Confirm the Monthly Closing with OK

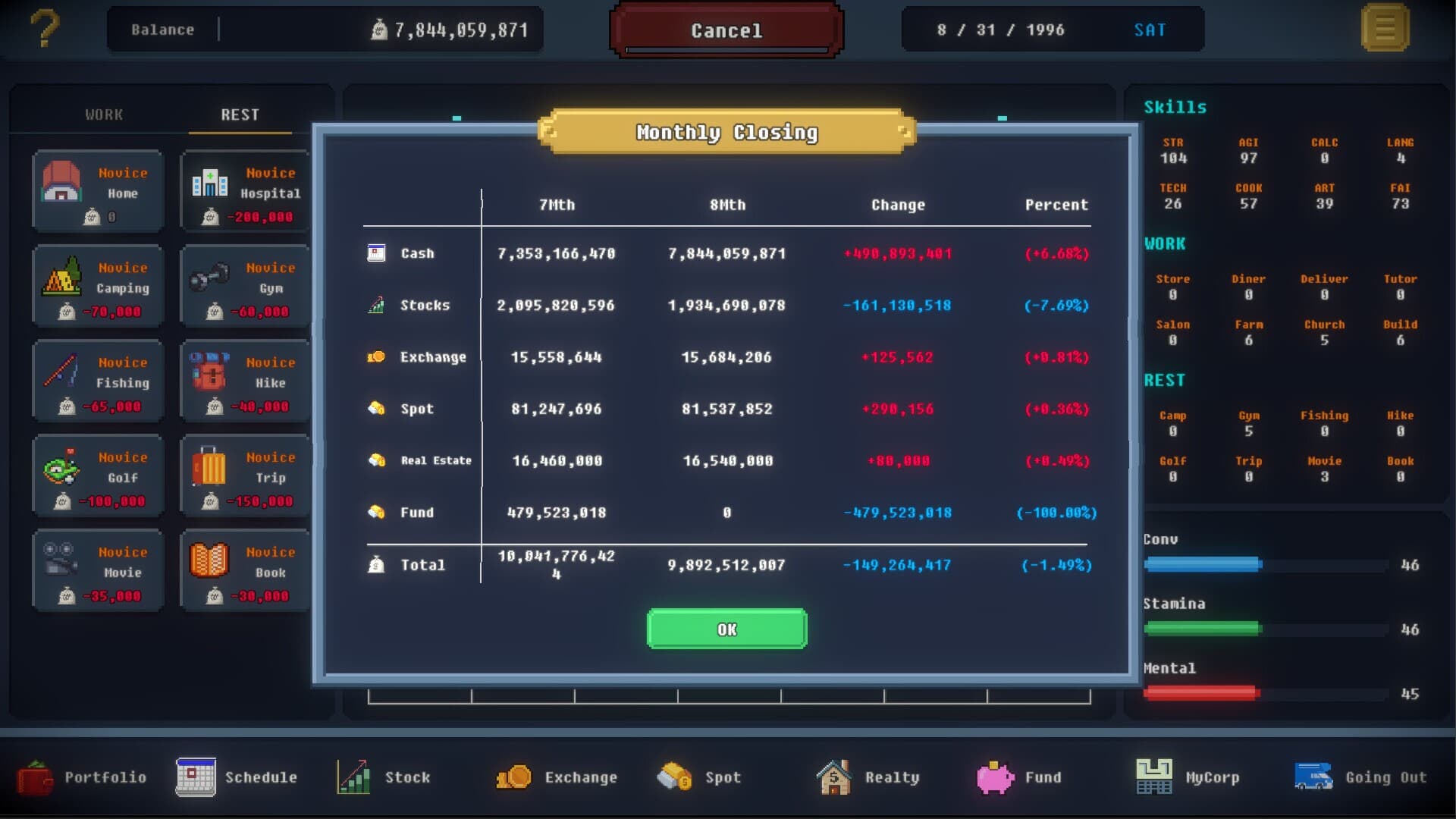tap(726, 629)
